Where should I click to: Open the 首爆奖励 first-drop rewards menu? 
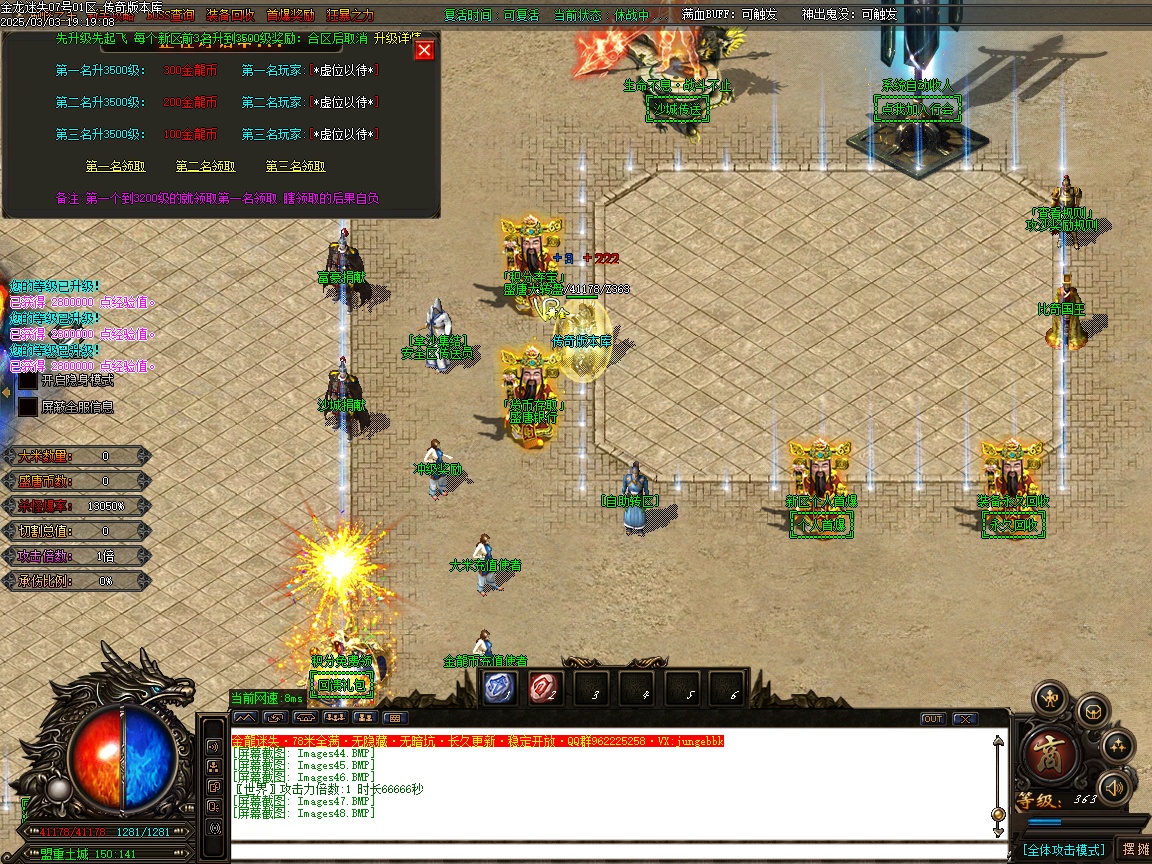290,15
